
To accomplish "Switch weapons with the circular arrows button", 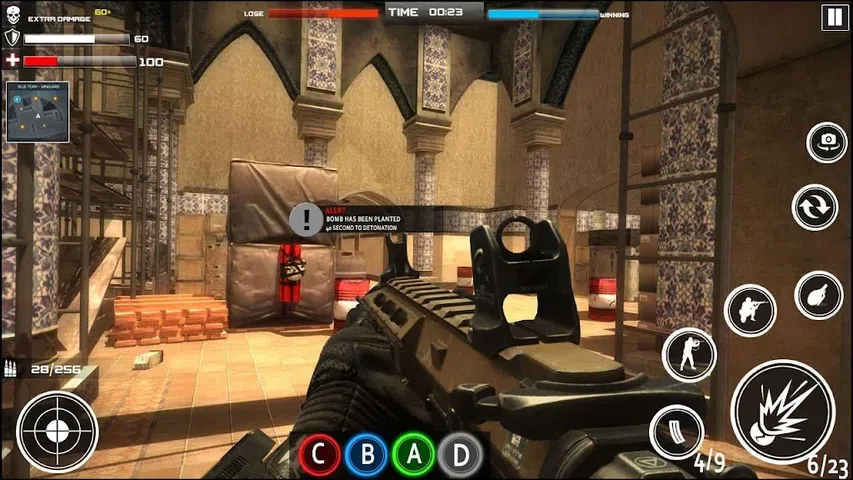I will tap(814, 208).
